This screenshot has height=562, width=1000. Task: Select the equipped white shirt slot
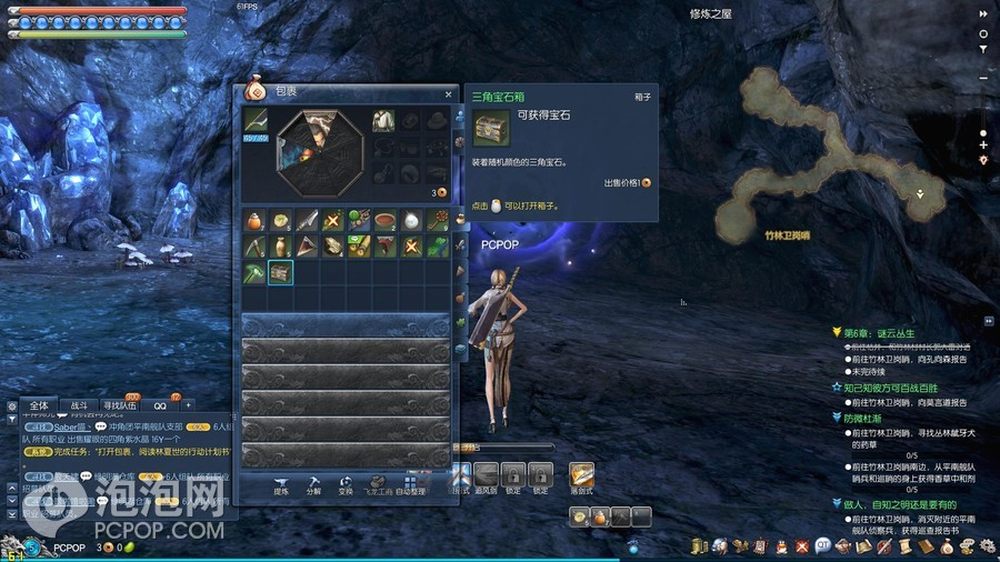384,121
